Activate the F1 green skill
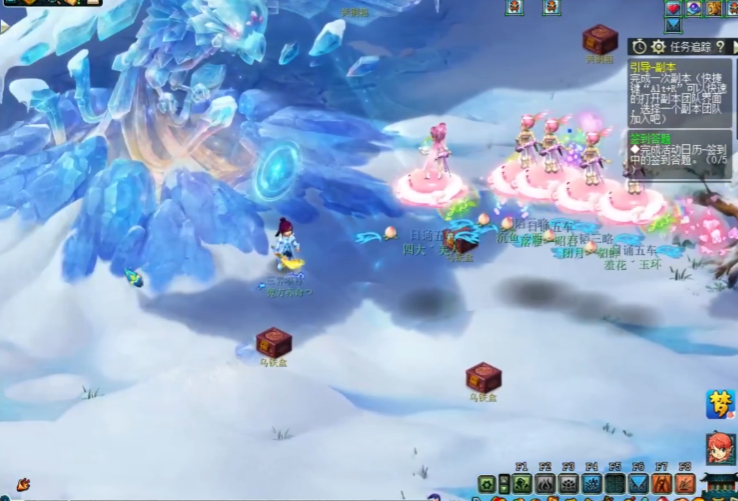The image size is (738, 501). pyautogui.click(x=521, y=484)
